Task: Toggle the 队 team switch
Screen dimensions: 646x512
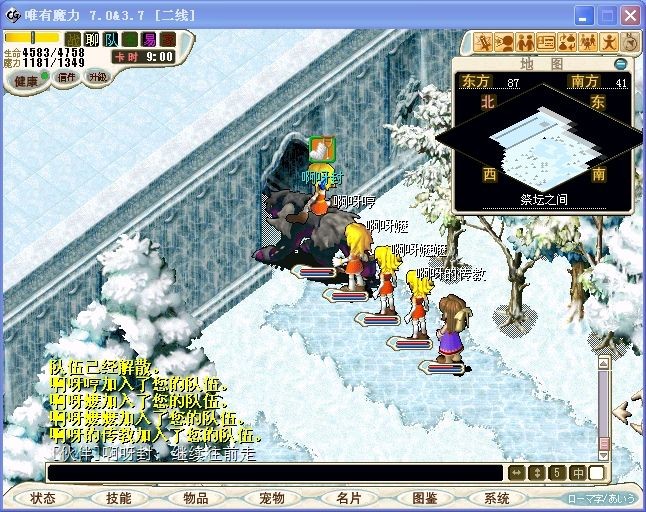Action: coord(111,39)
